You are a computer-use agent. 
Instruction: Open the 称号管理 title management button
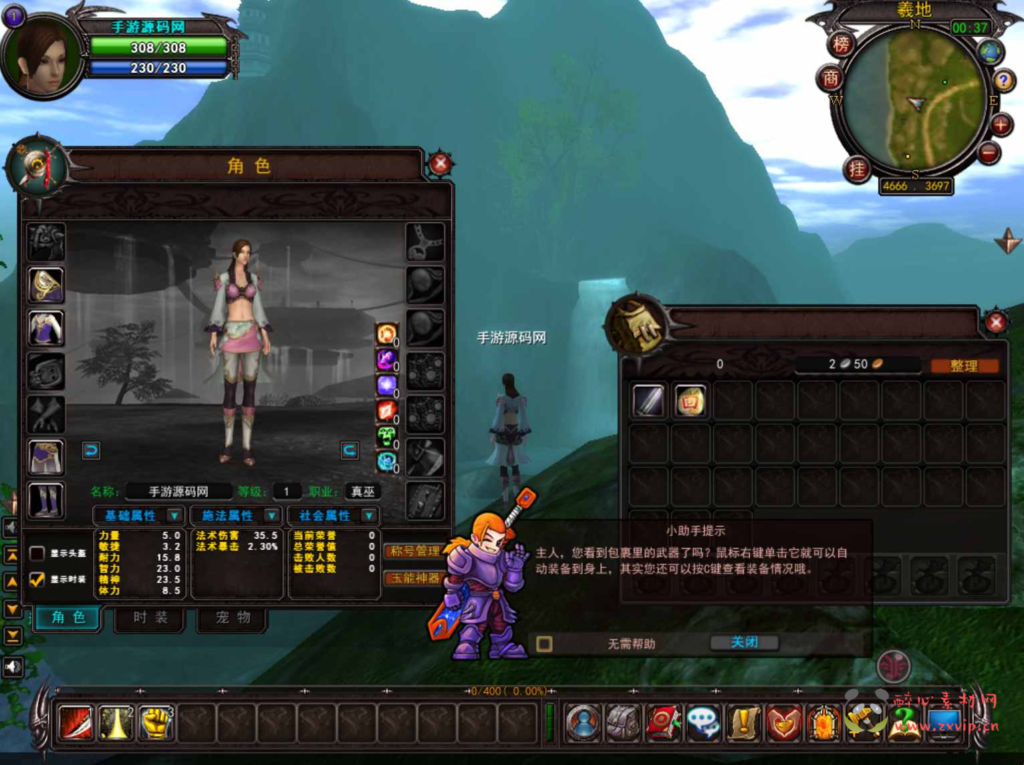point(413,551)
